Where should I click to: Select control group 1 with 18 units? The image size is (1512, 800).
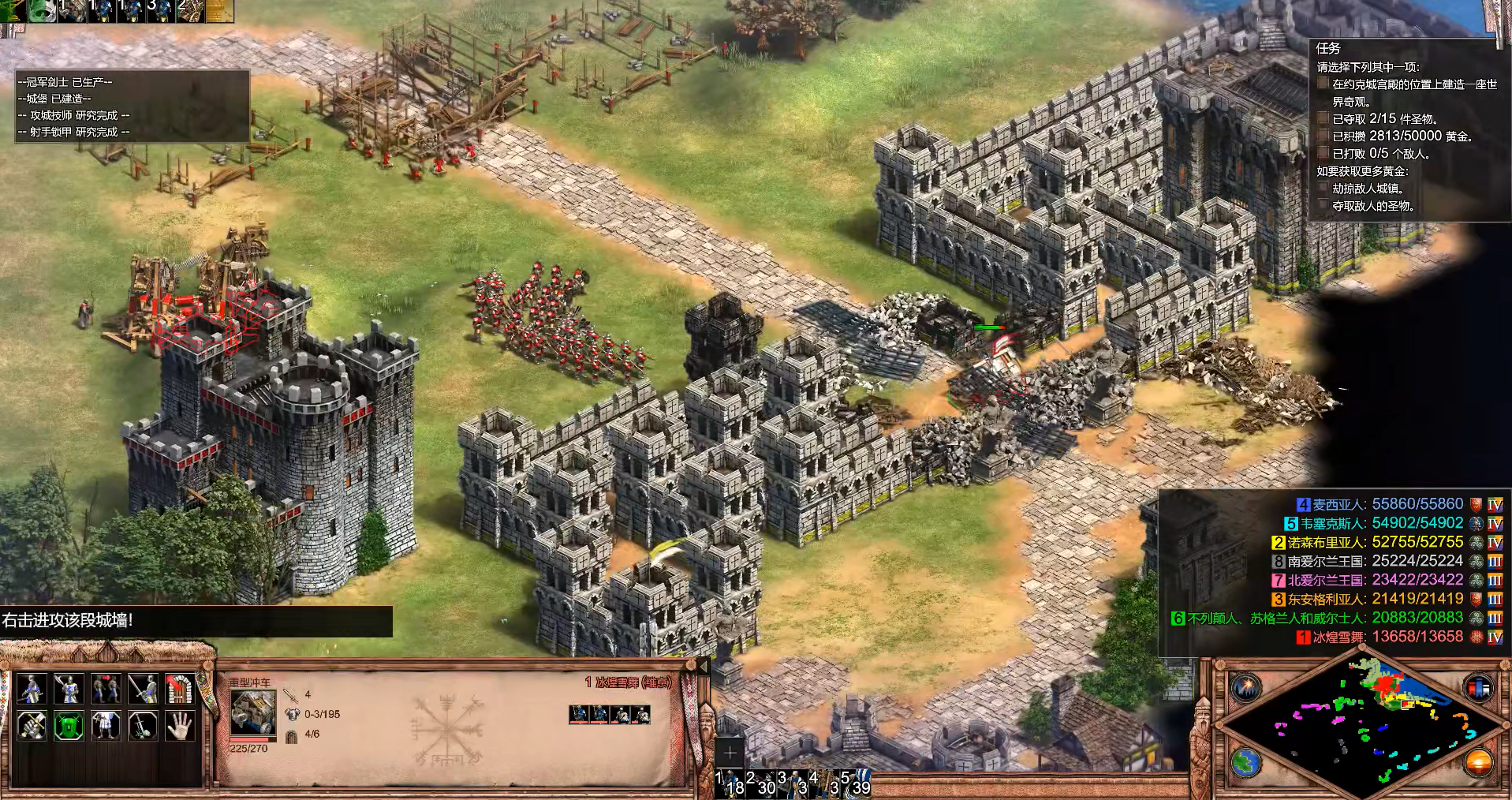coord(730,782)
